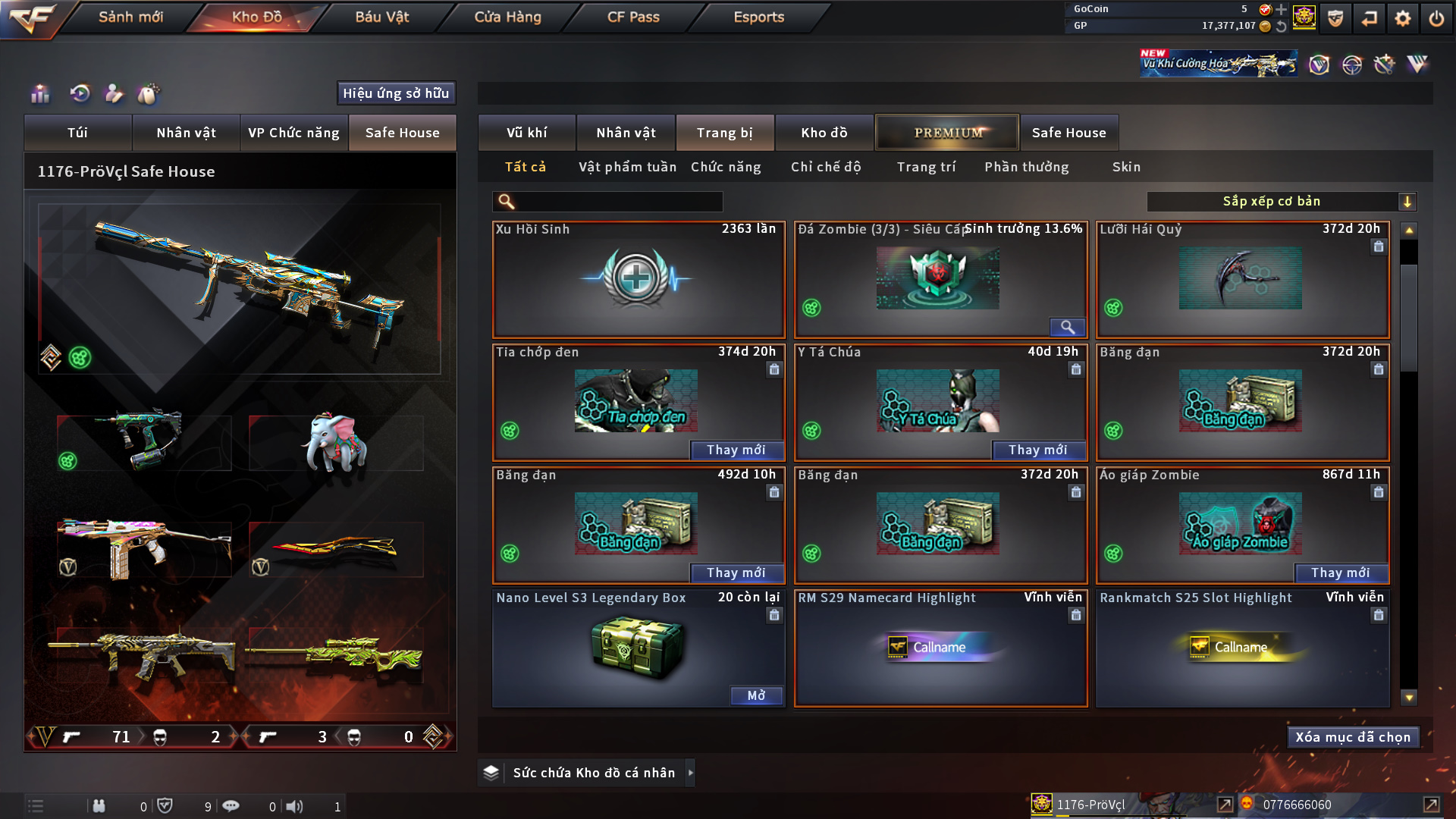
Task: Switch to the Túi bag tab
Action: pyautogui.click(x=77, y=133)
